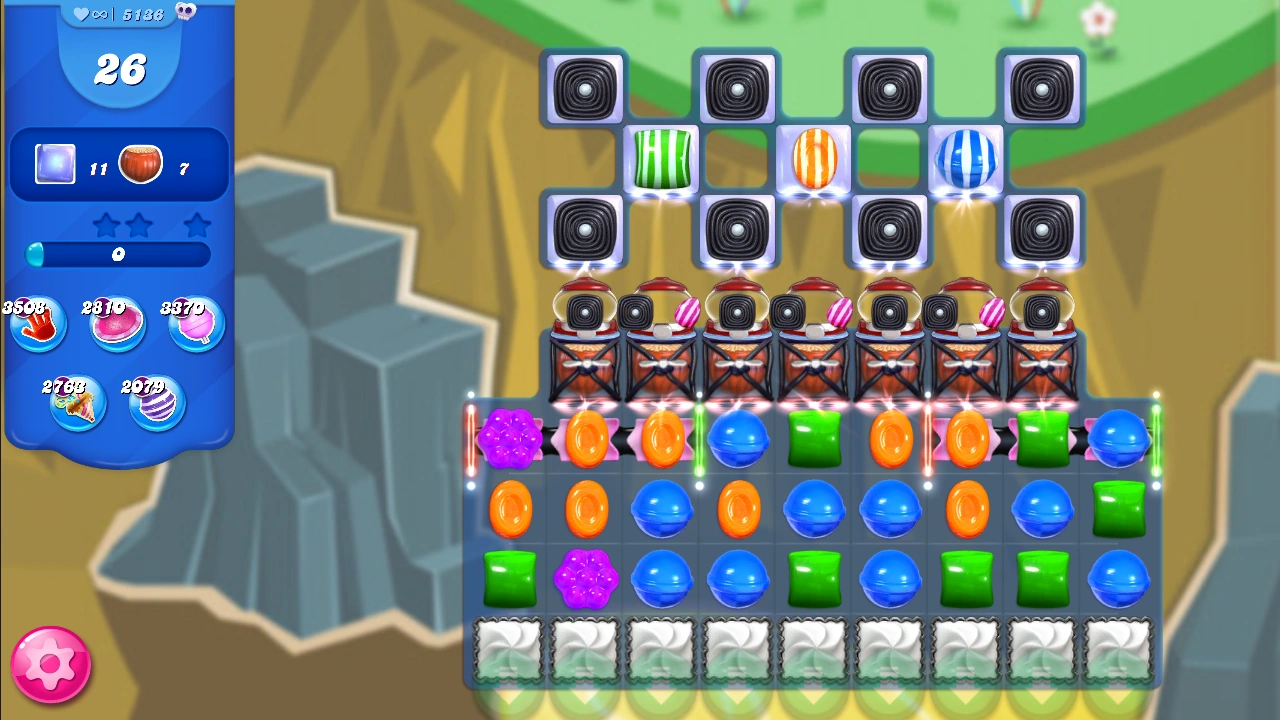1280x720 pixels.
Task: Use the Free Switch hand booster
Action: point(37,325)
